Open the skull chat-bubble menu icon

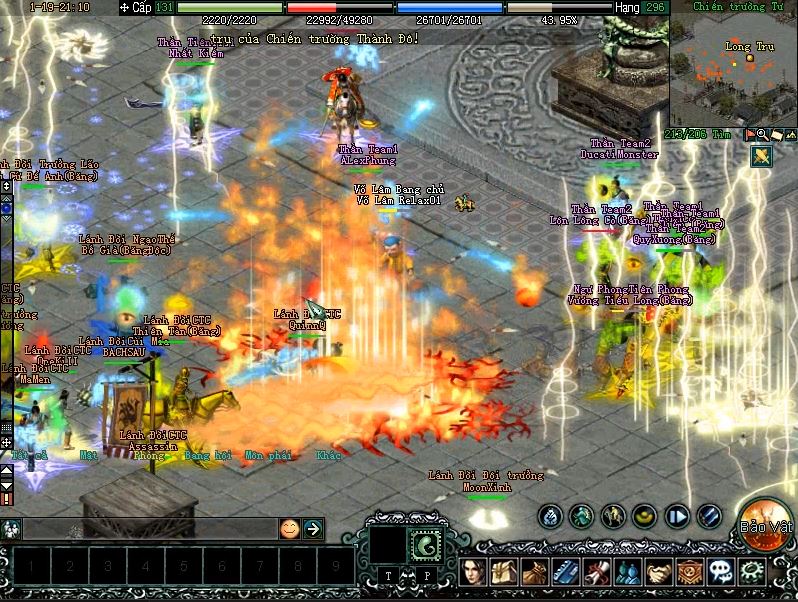720,572
